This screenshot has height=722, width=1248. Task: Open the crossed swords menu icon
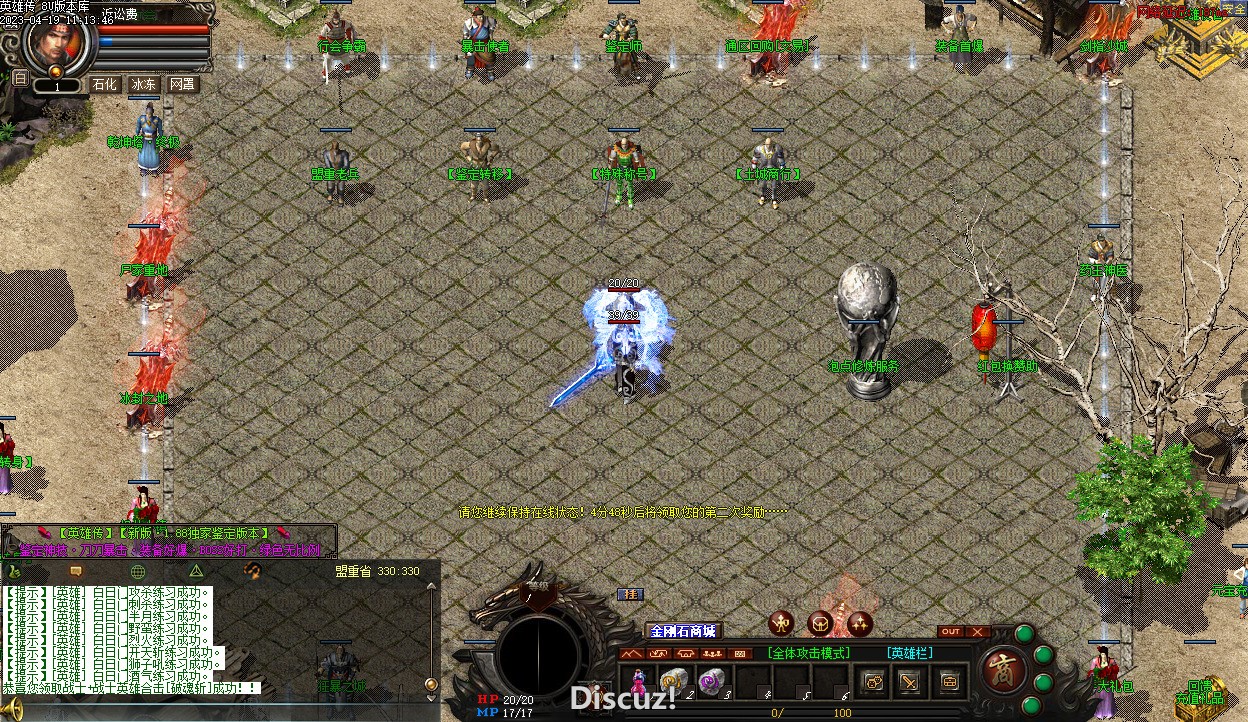tap(910, 682)
